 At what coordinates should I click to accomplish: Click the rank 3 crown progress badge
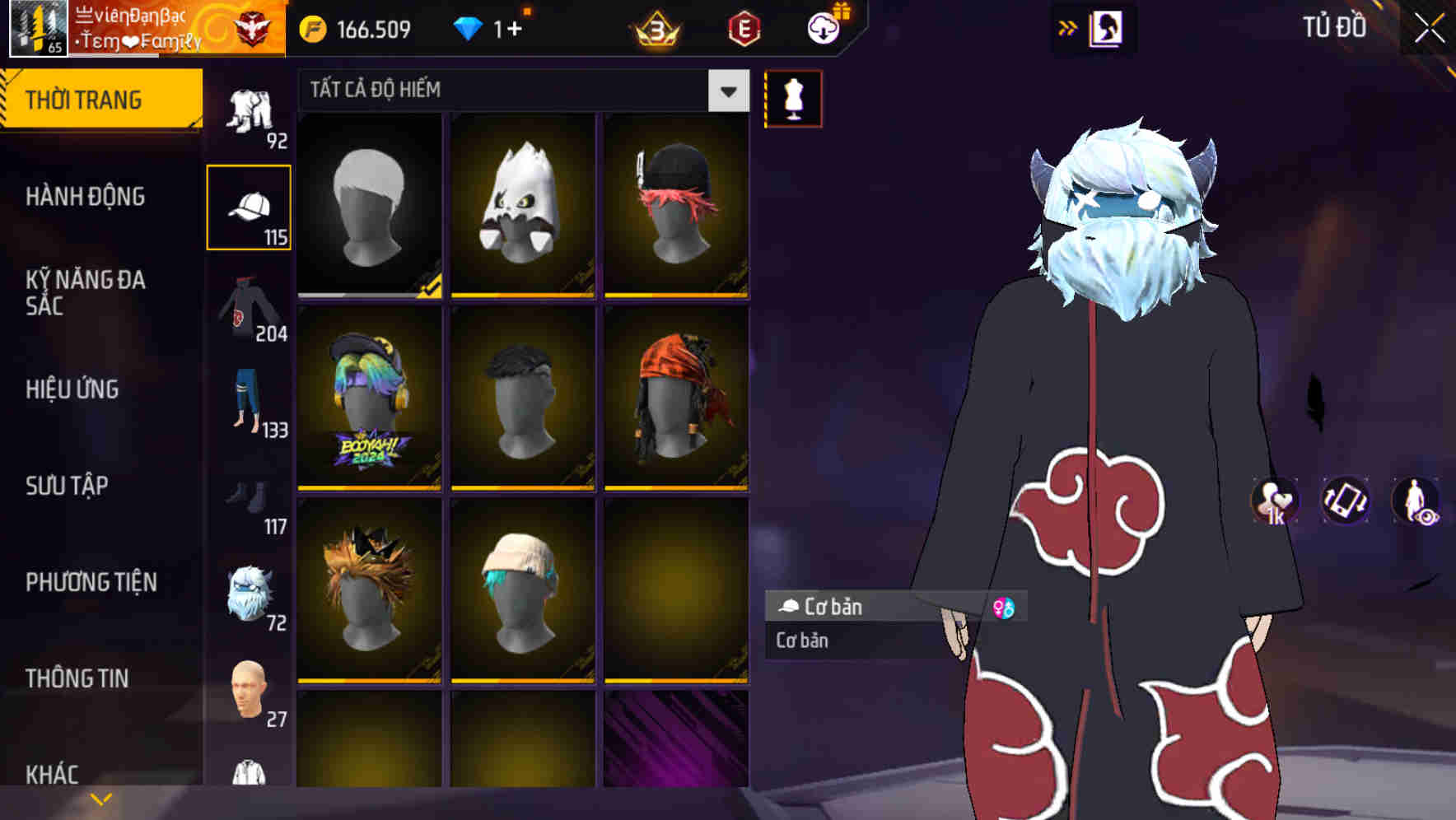(653, 27)
